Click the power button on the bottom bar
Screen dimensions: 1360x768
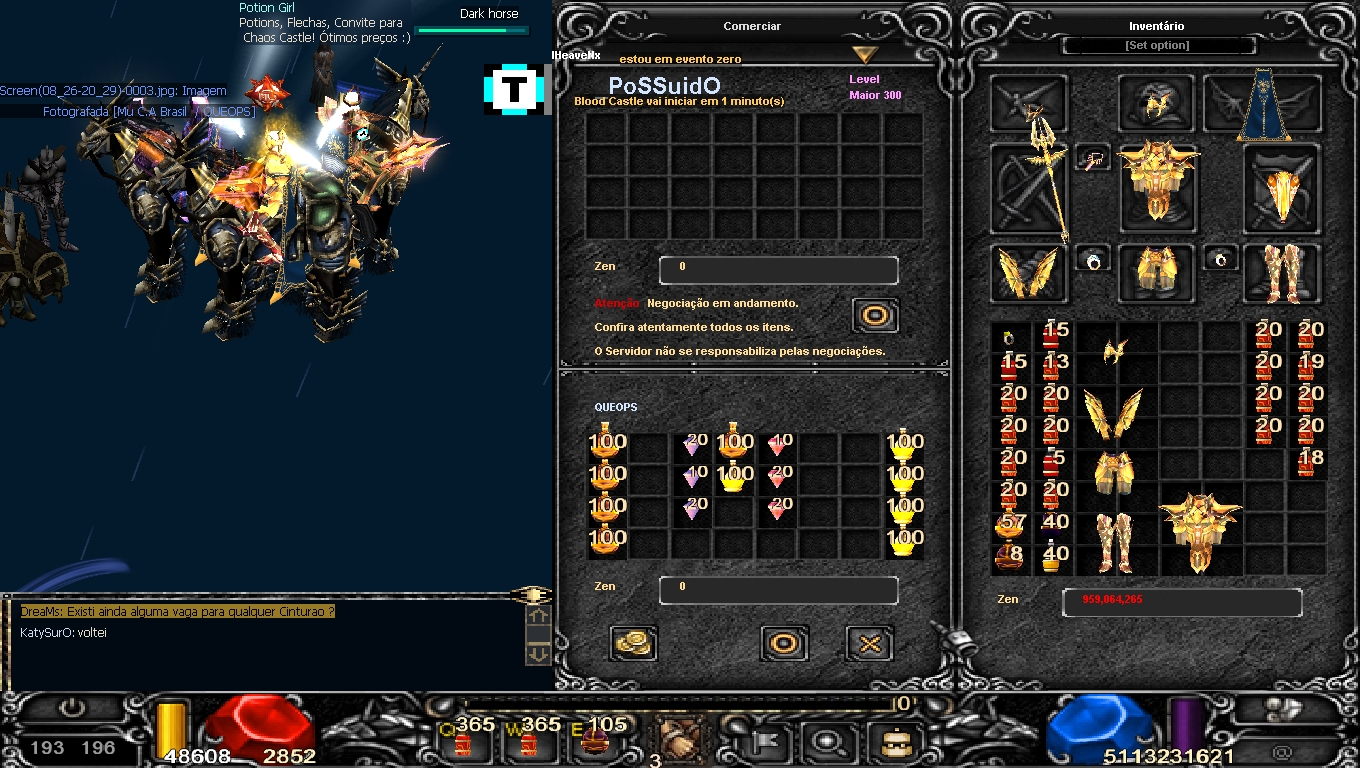coord(72,709)
